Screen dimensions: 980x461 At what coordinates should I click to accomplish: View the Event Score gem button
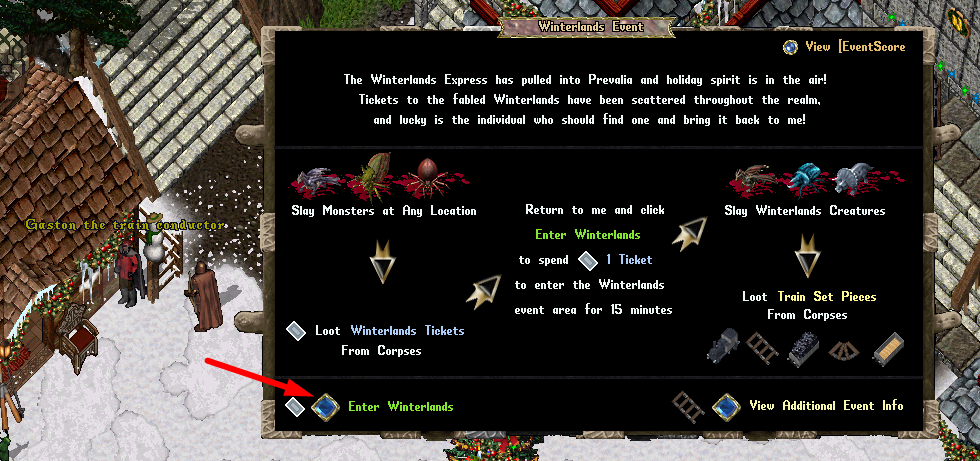click(790, 47)
